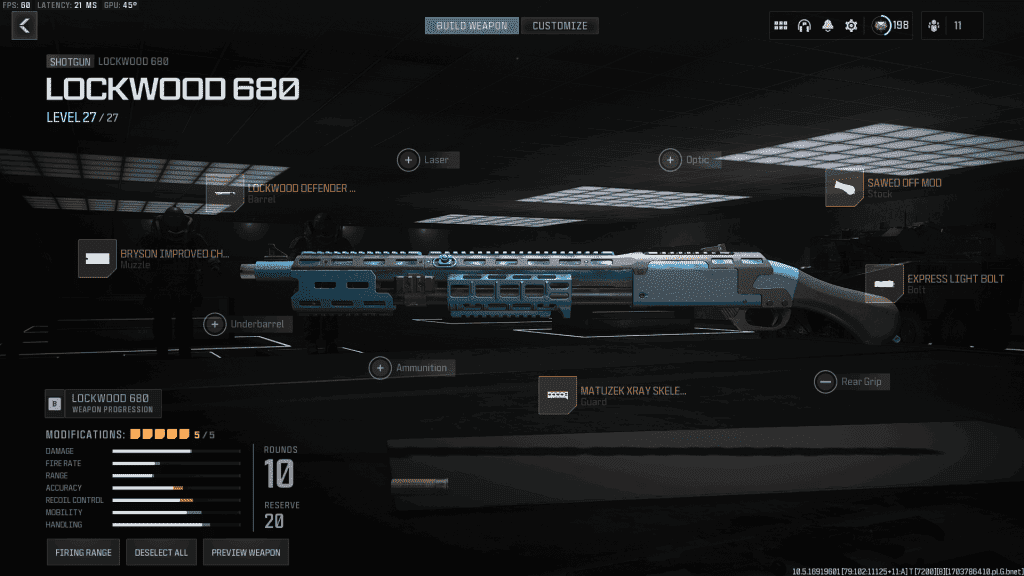1024x576 pixels.
Task: Go back using the arrow button
Action: pos(24,25)
